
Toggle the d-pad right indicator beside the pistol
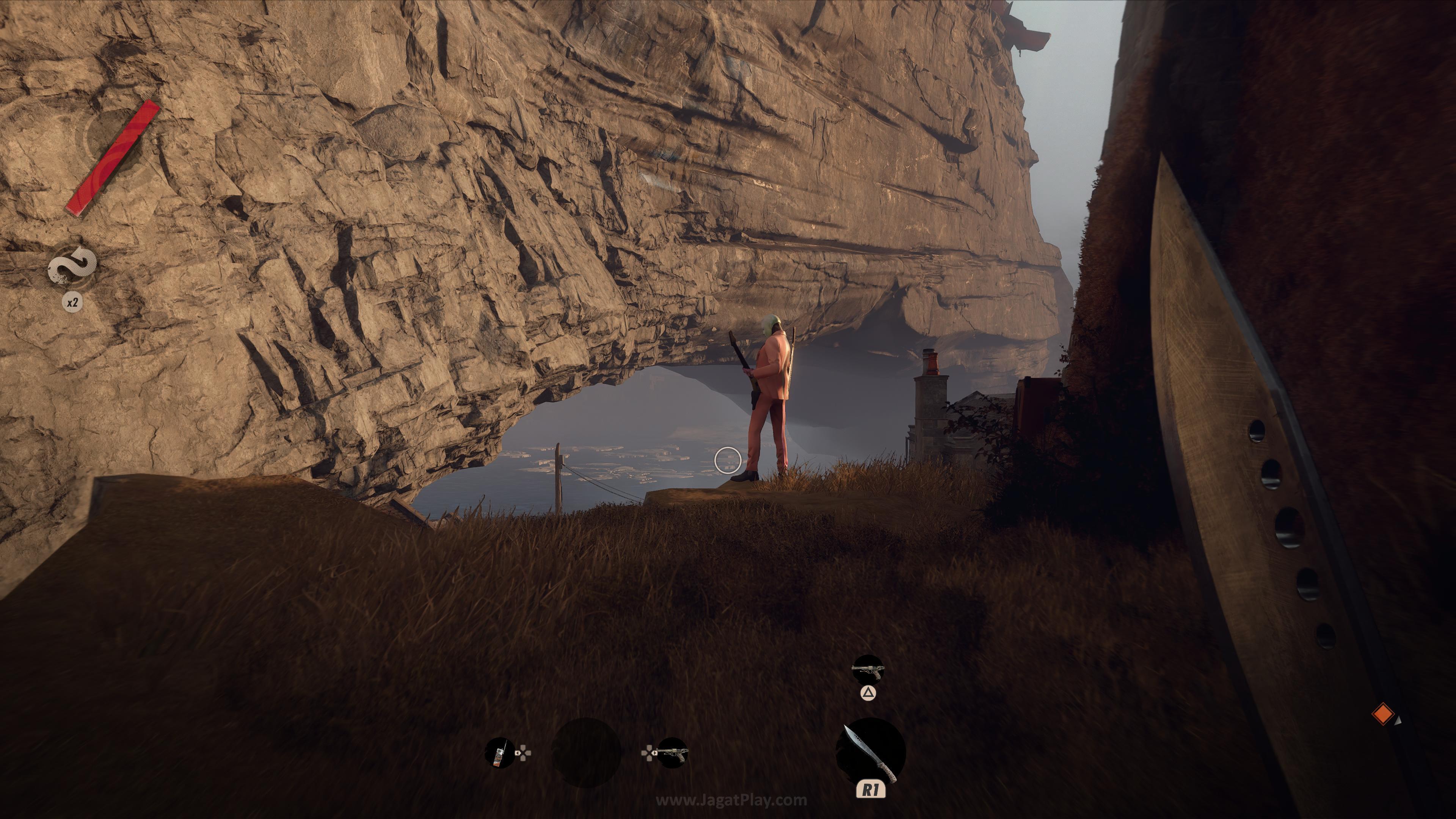(x=650, y=753)
